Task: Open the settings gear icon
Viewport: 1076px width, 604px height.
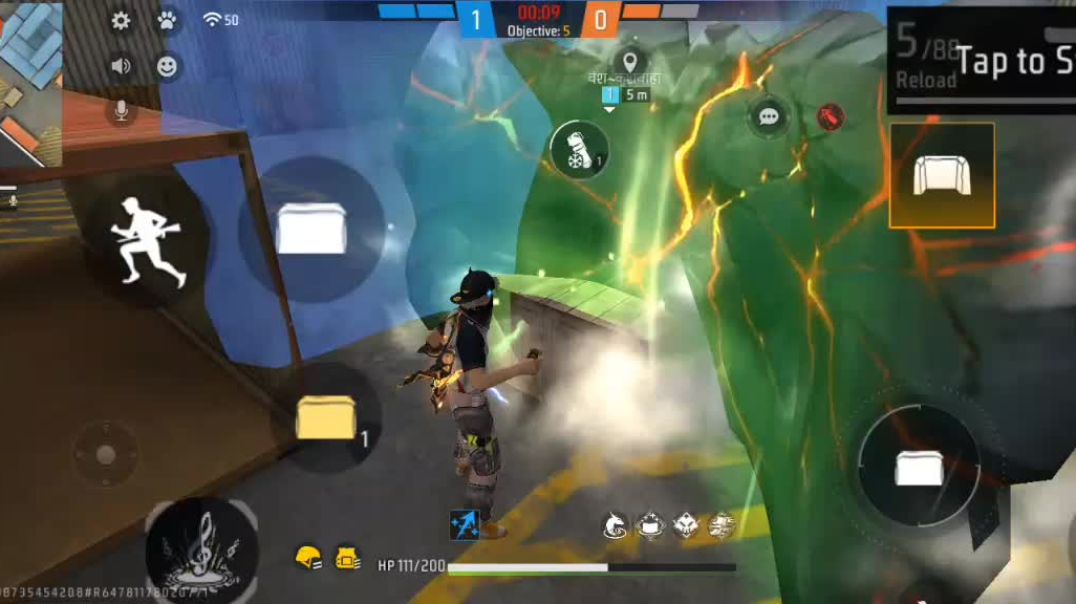Action: pos(121,21)
